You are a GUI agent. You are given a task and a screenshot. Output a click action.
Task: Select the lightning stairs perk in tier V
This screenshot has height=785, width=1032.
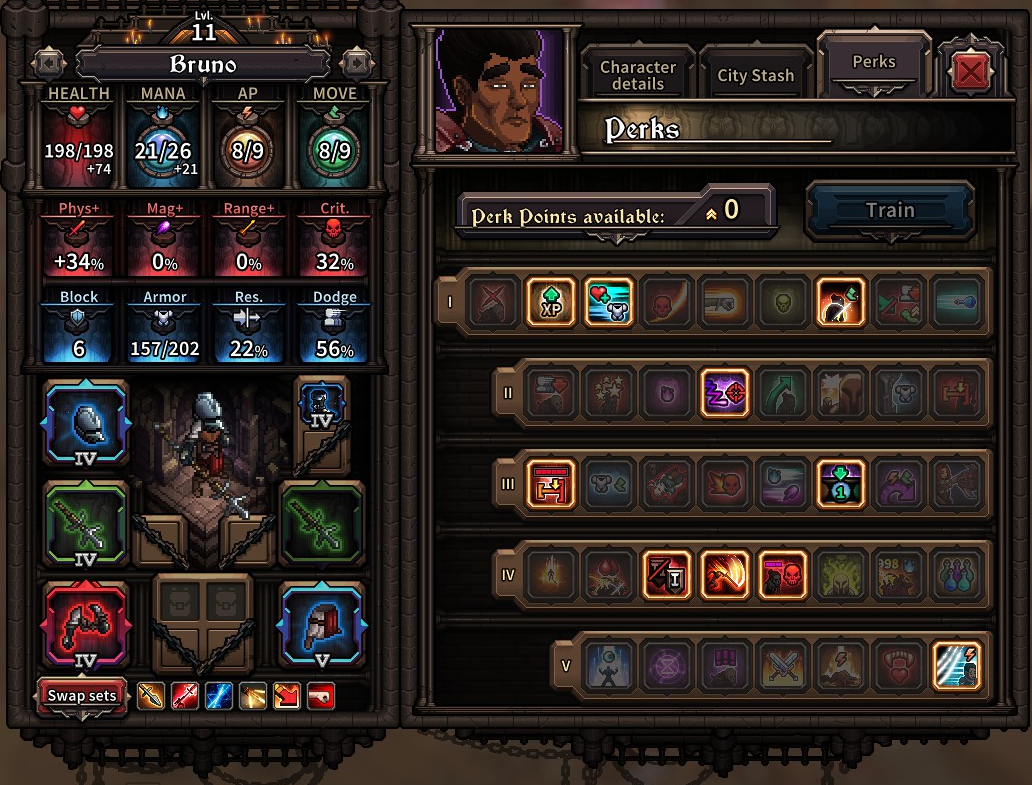point(956,668)
